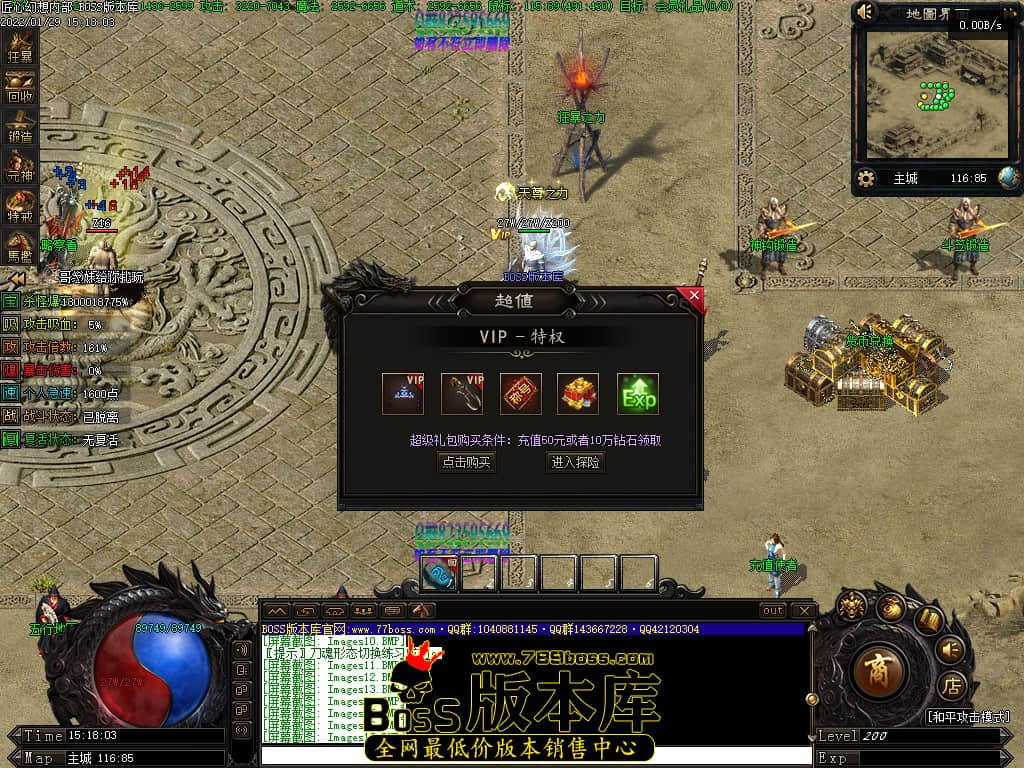Select the green Exp reward icon

[x=638, y=394]
